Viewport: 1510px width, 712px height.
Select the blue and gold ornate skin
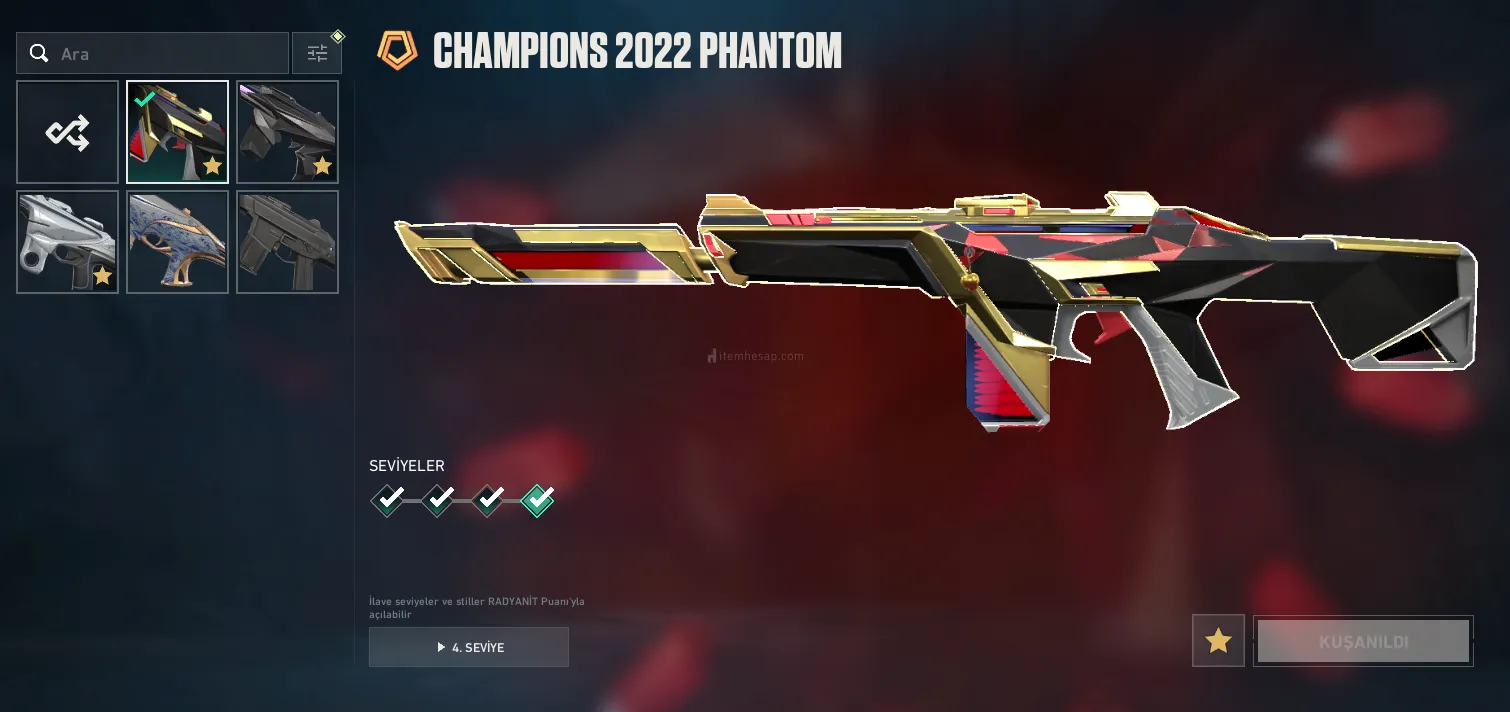coord(178,242)
